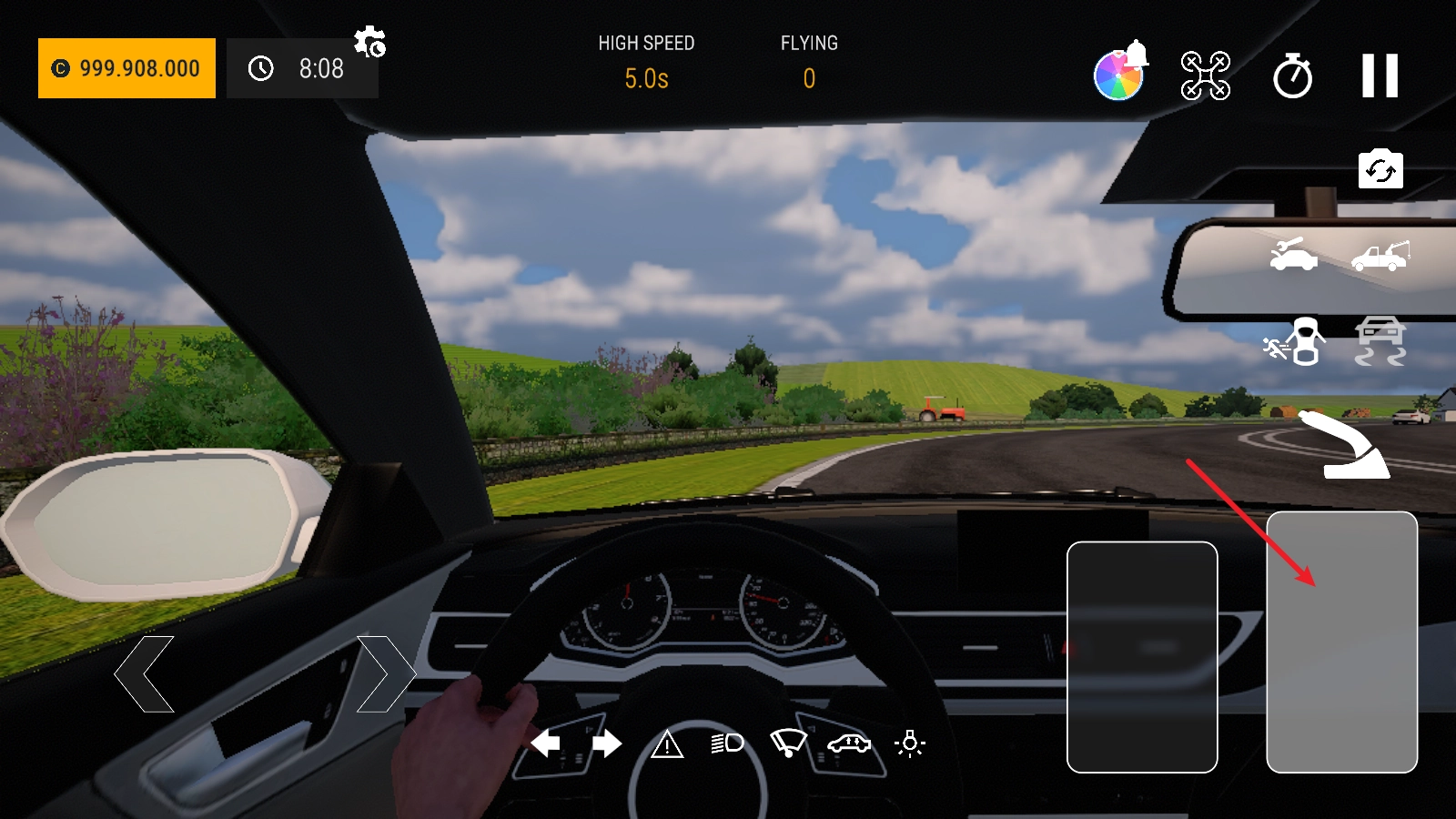Steer left with the left chevron
This screenshot has height=819, width=1456.
pos(145,674)
